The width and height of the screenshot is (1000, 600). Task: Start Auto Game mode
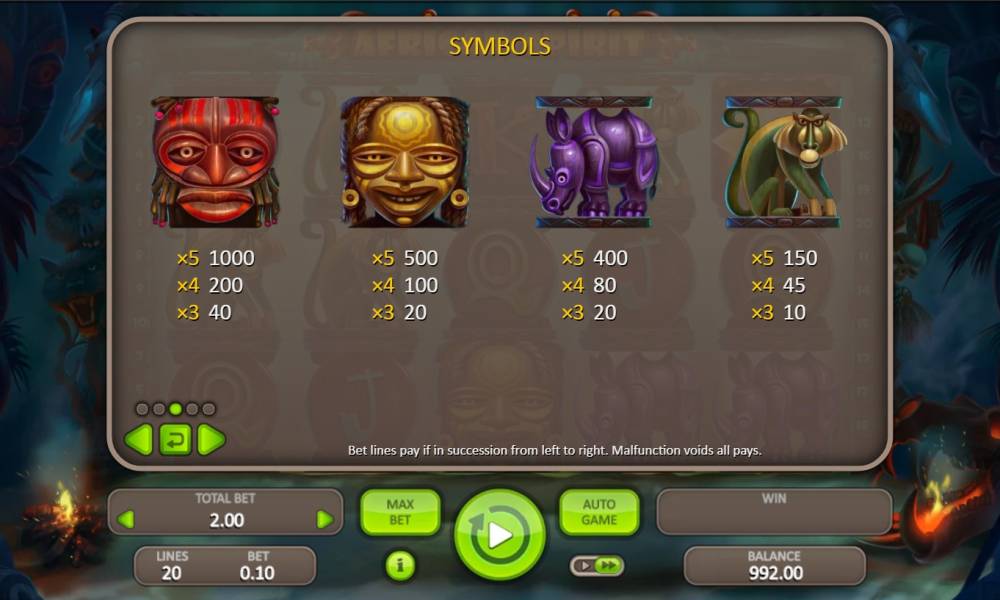pos(599,512)
